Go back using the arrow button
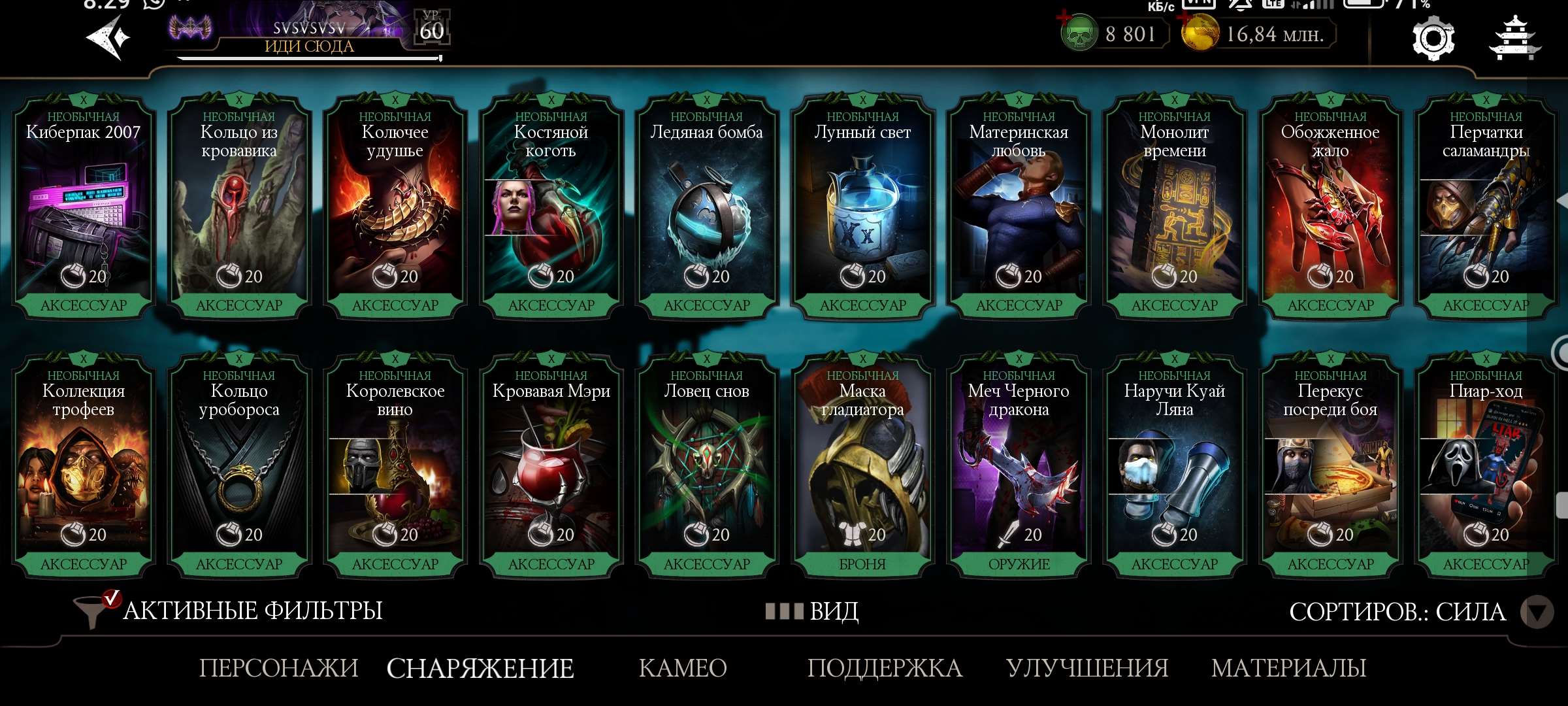 click(x=108, y=38)
